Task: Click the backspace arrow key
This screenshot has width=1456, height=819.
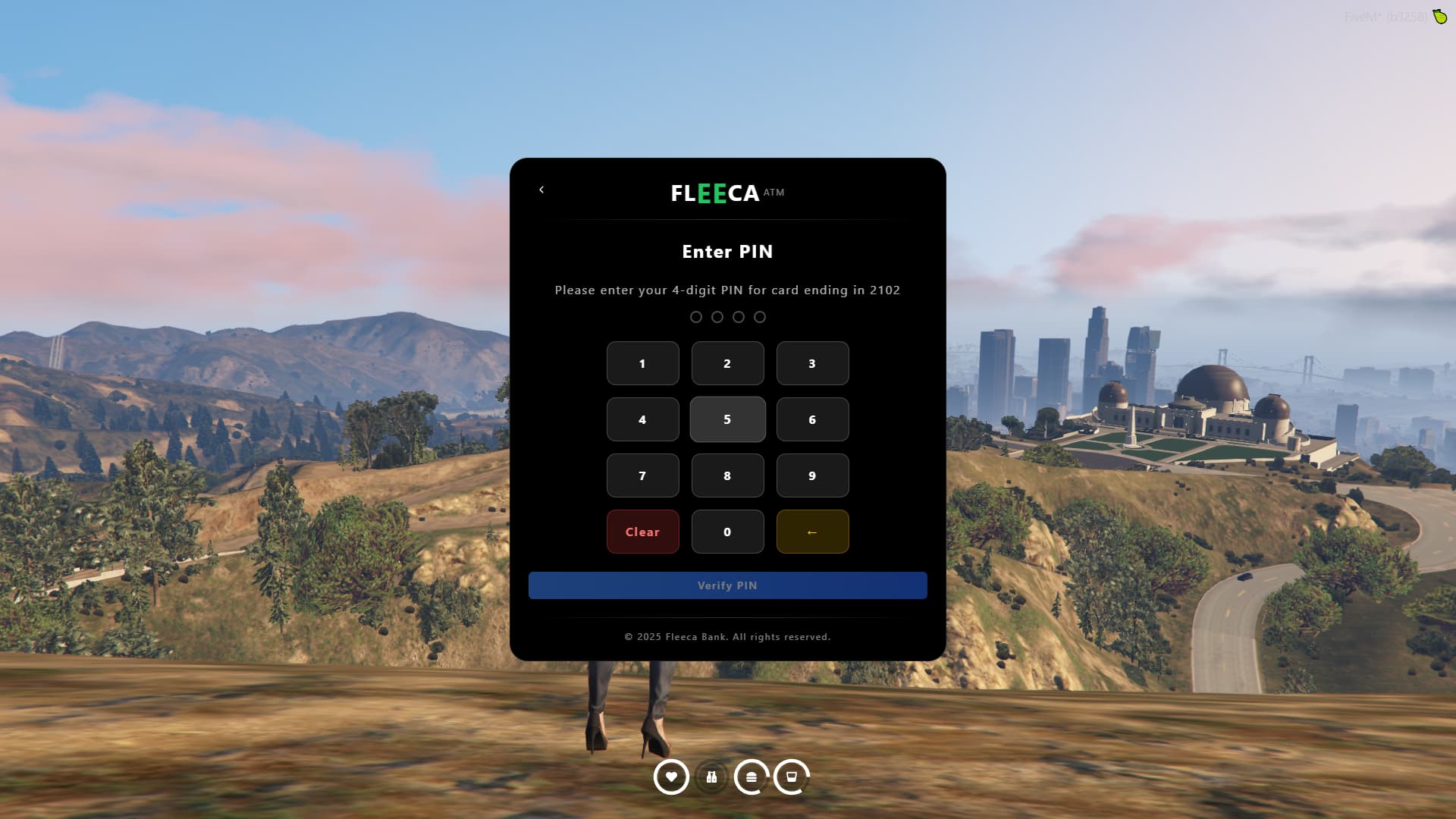Action: [812, 532]
